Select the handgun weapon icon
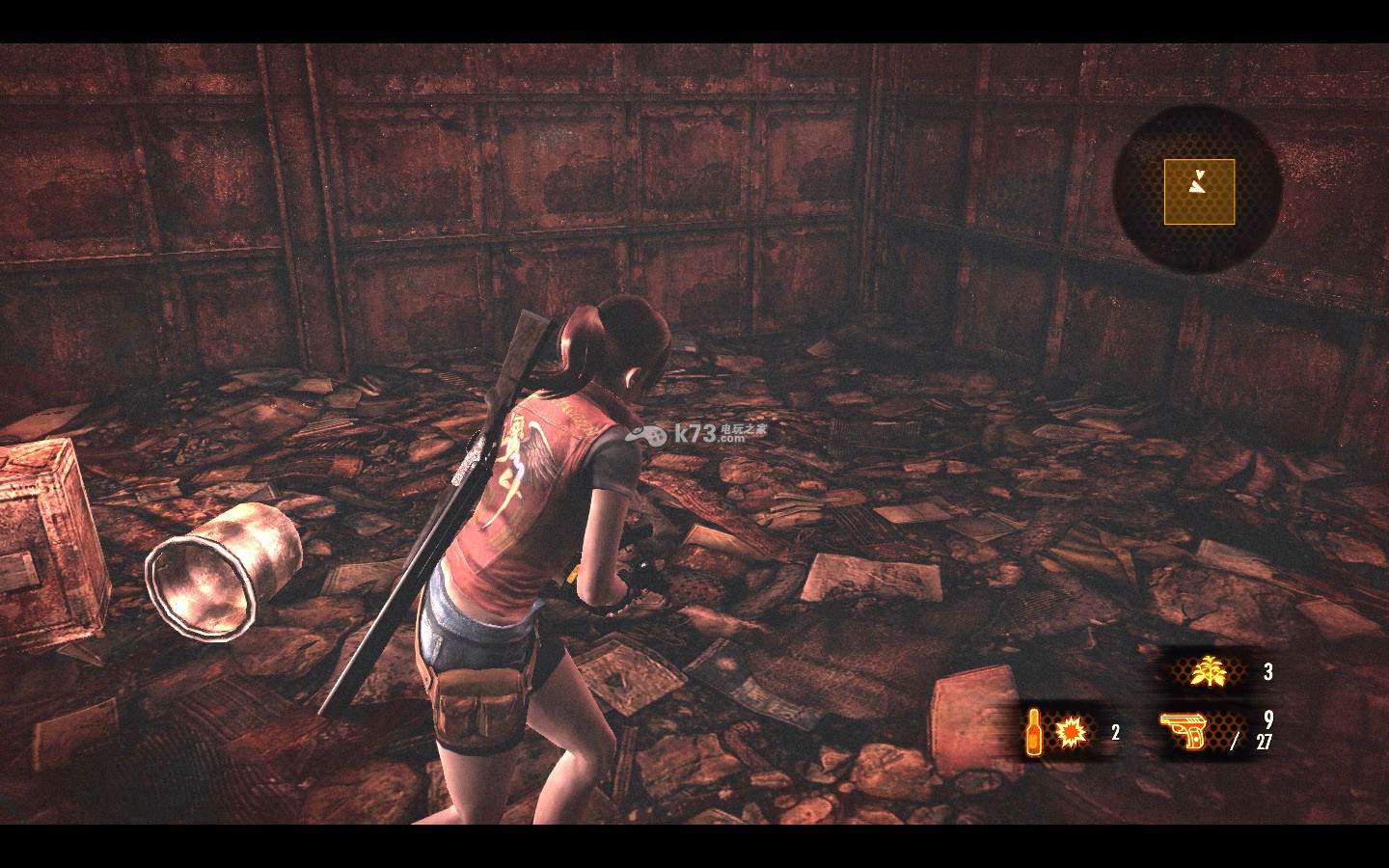 coord(1184,731)
